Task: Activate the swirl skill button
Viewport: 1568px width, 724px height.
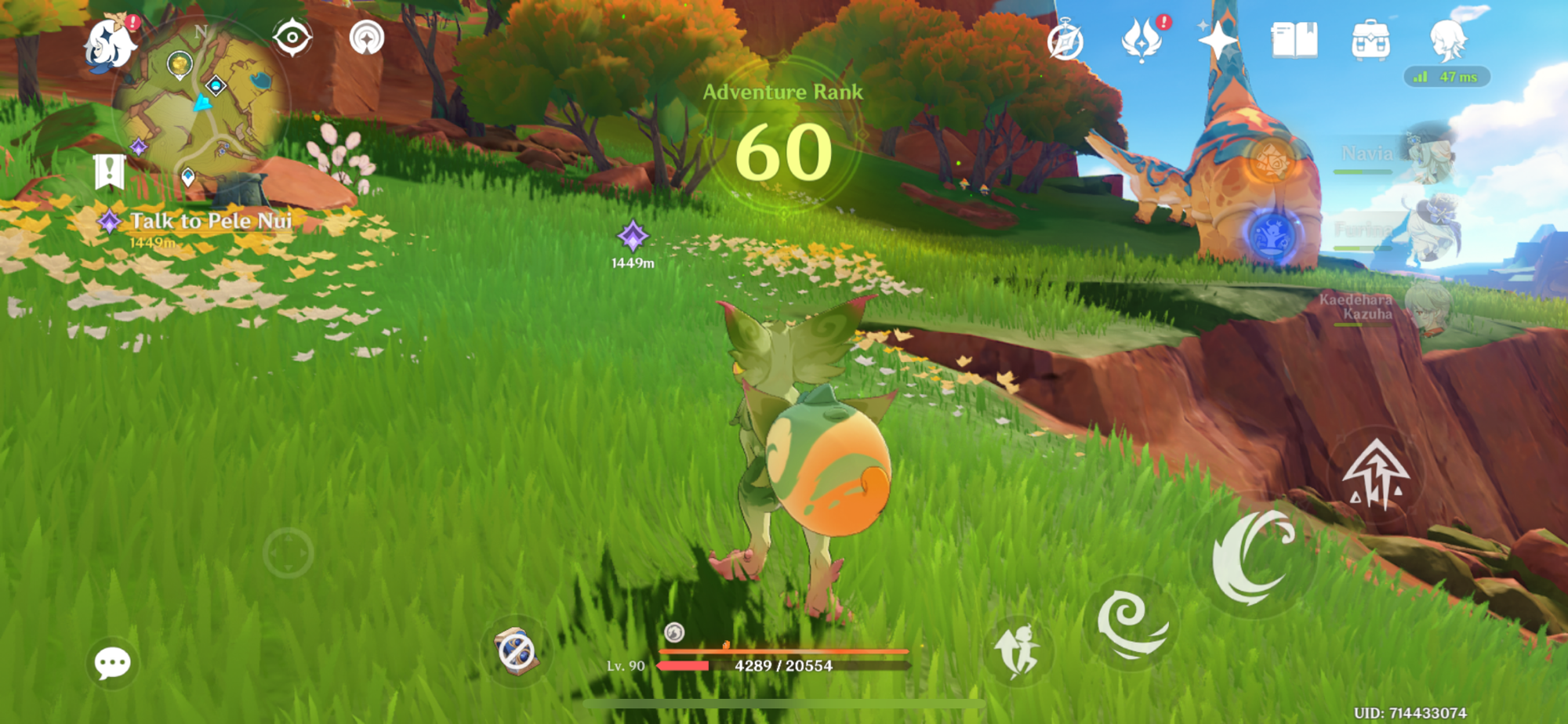Action: click(1131, 623)
